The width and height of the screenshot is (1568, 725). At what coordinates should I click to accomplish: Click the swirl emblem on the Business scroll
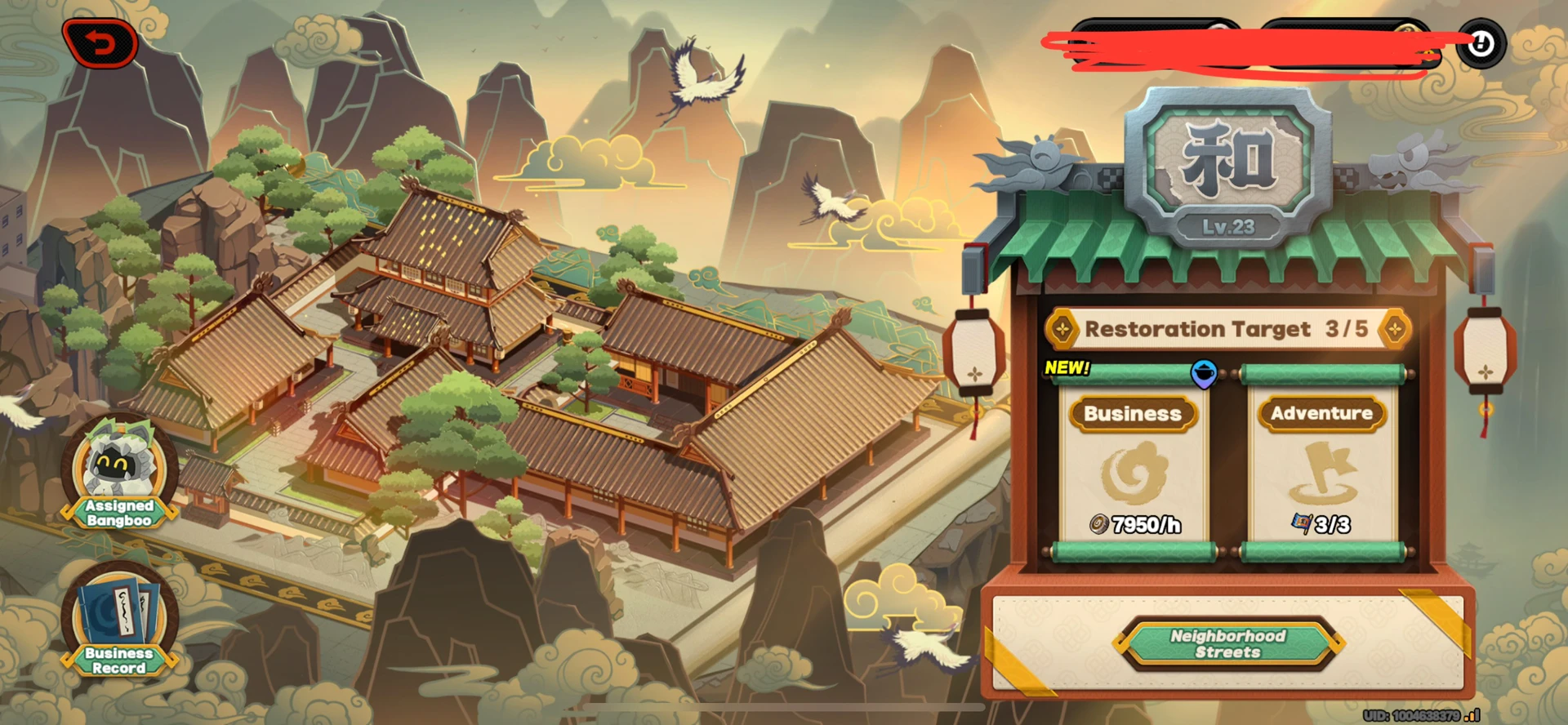click(x=1135, y=474)
